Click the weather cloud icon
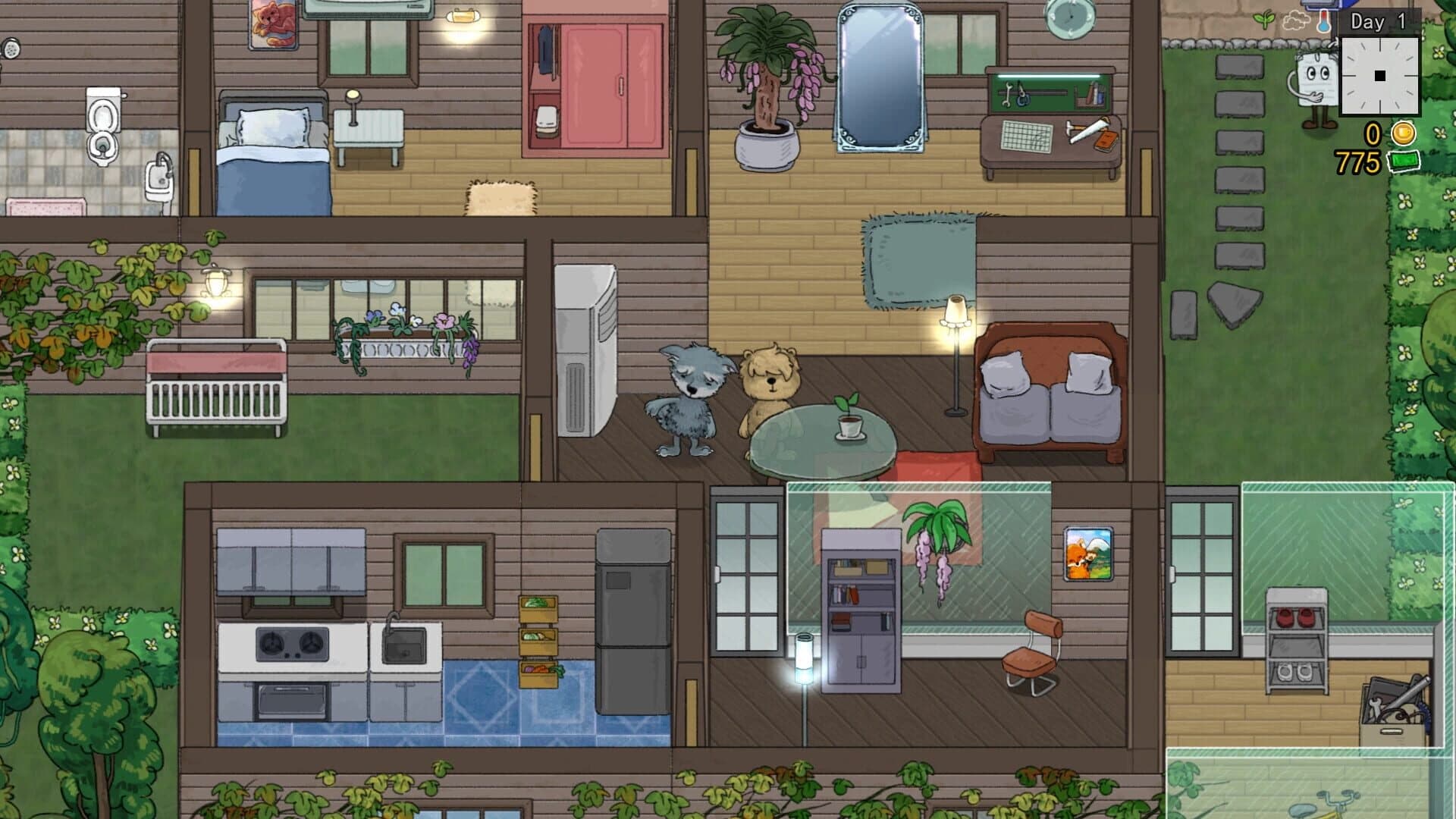1456x819 pixels. tap(1296, 20)
